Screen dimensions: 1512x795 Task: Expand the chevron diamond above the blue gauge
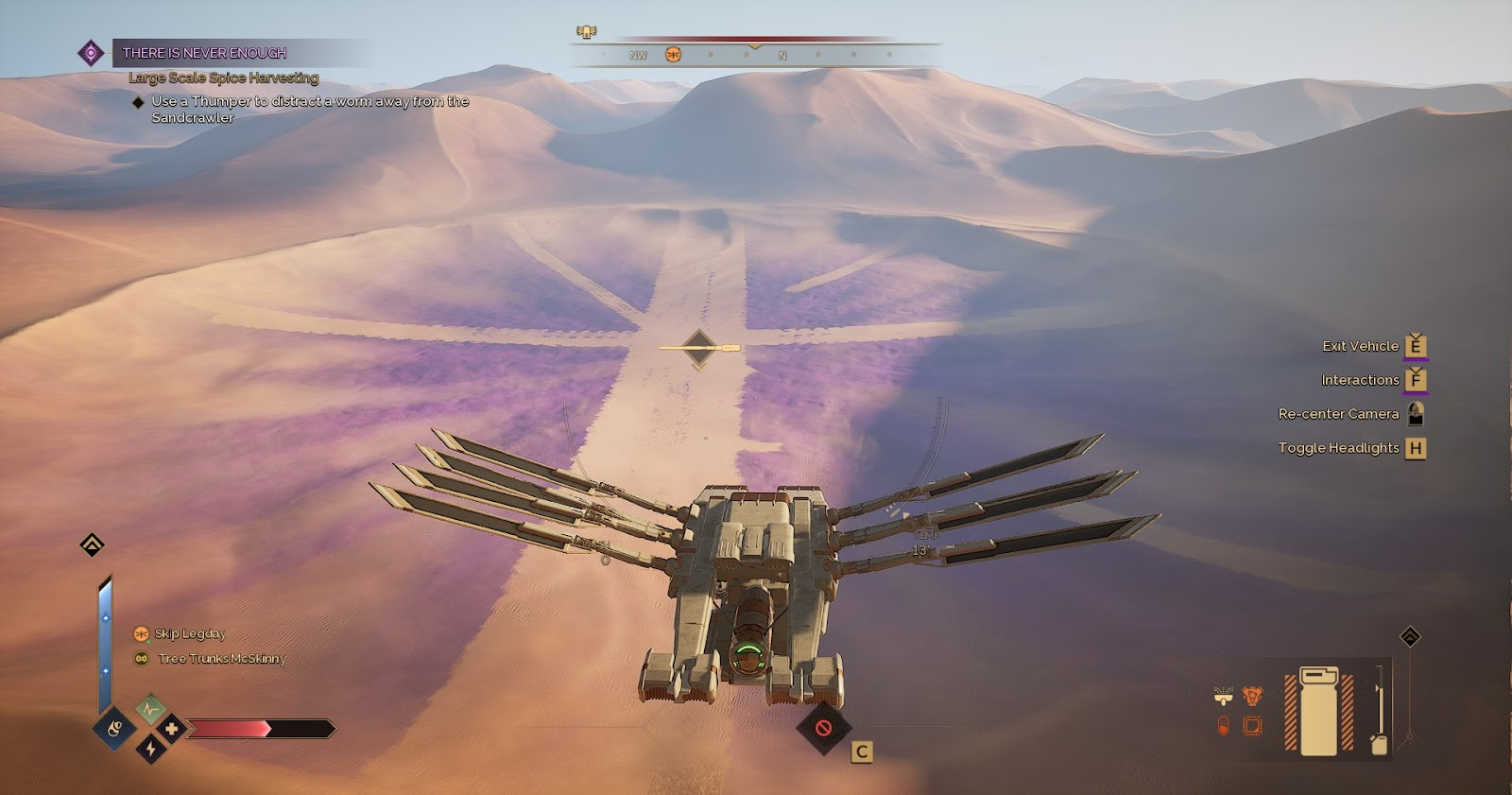coord(92,544)
